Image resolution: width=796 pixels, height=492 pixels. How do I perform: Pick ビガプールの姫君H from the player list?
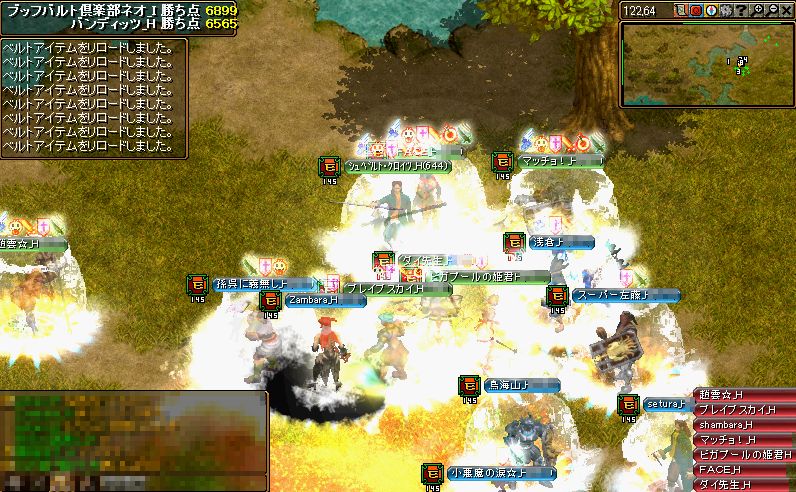pyautogui.click(x=744, y=454)
